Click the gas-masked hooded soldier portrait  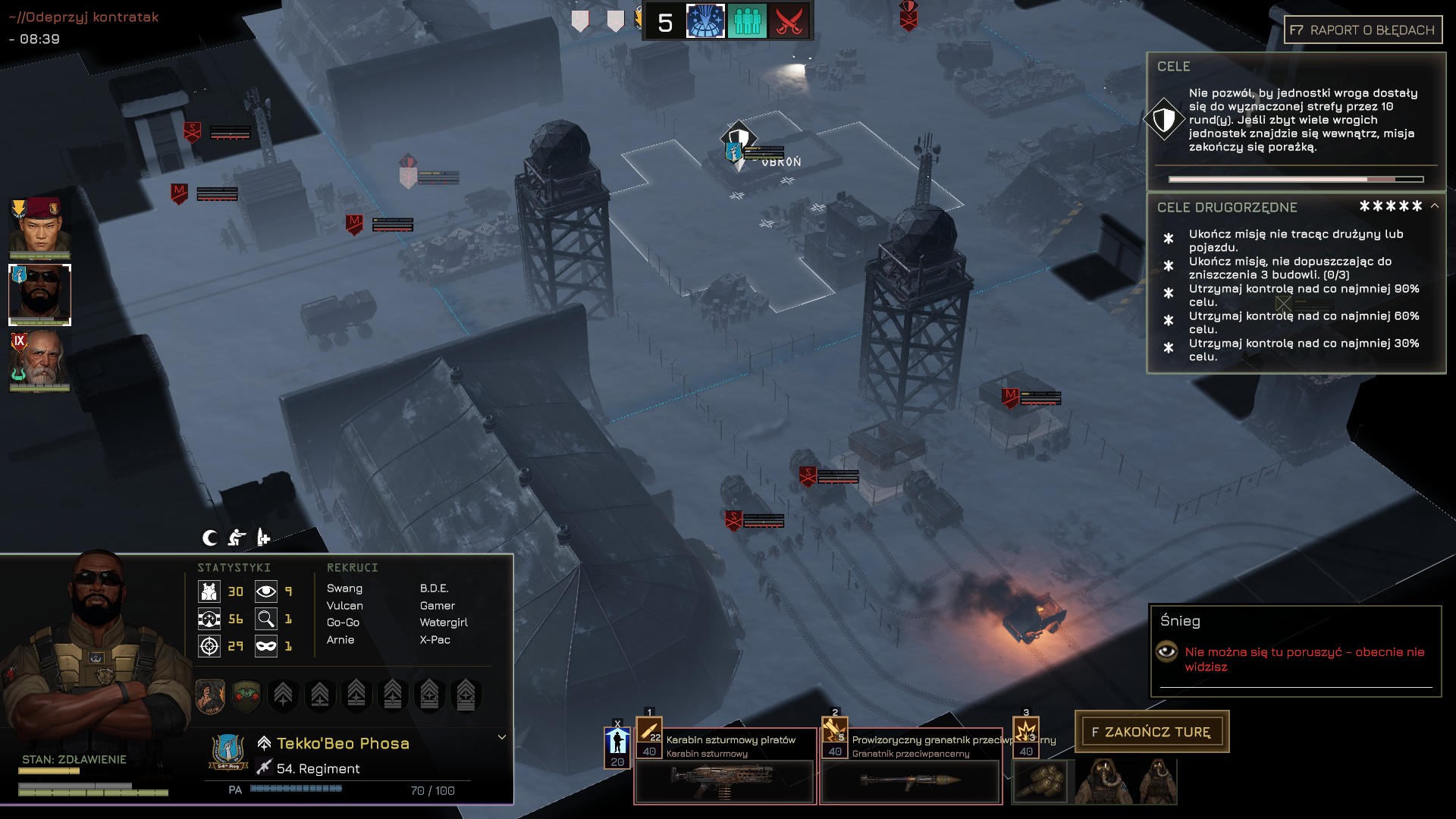[x=1103, y=781]
